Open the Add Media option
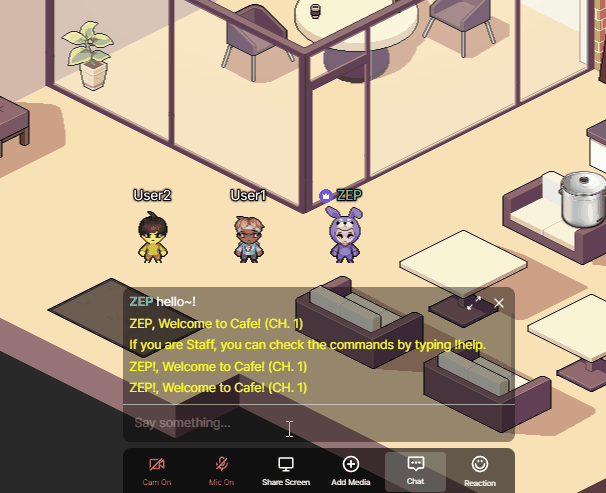 (350, 470)
